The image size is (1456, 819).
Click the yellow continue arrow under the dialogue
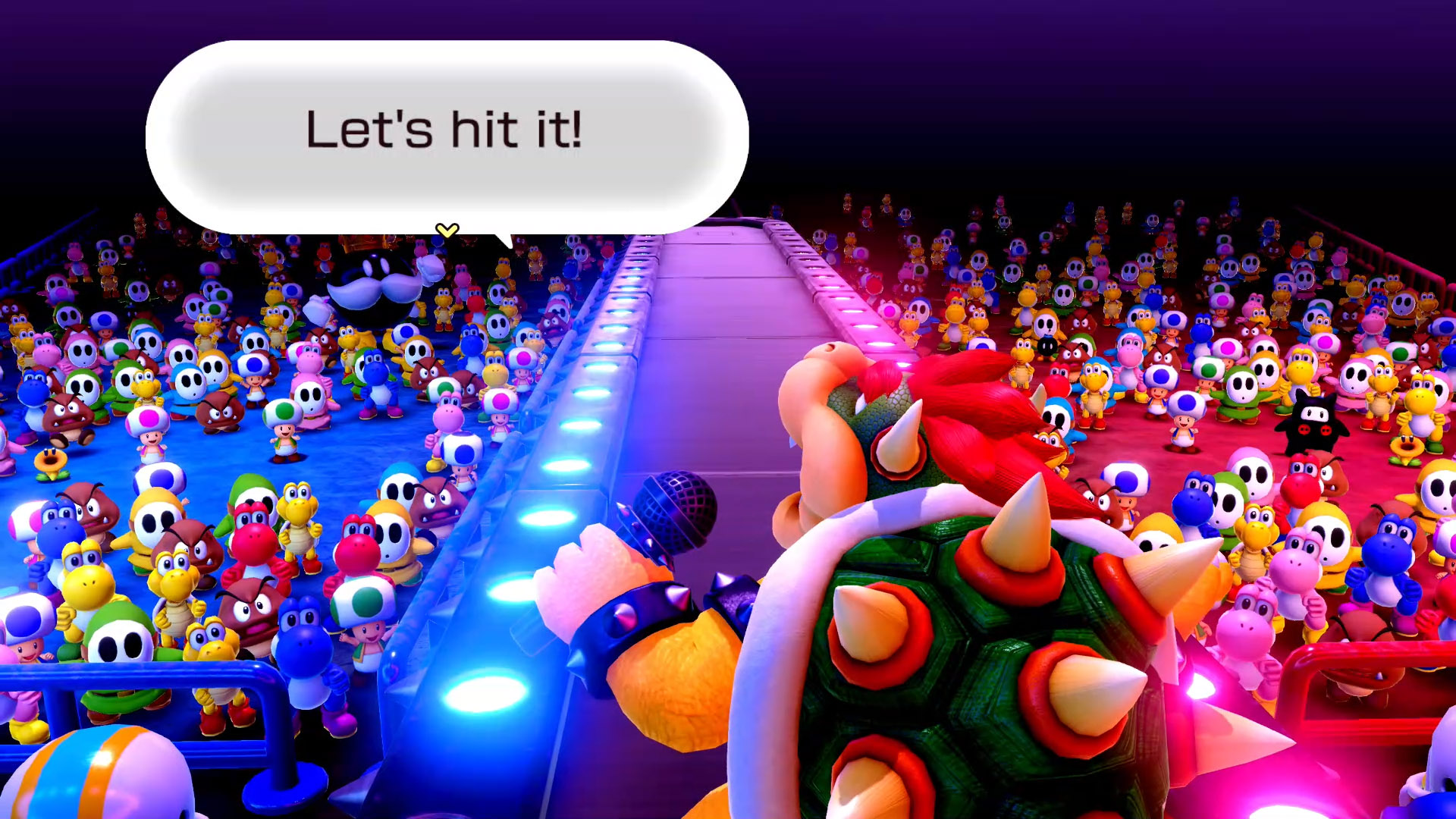pyautogui.click(x=447, y=230)
